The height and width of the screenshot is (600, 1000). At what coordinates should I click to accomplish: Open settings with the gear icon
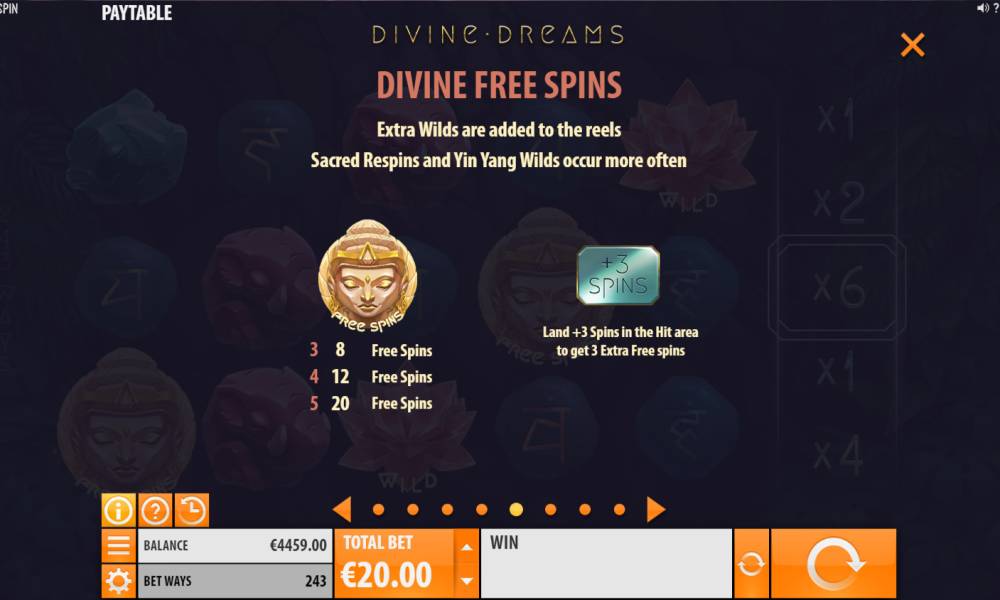coord(118,581)
